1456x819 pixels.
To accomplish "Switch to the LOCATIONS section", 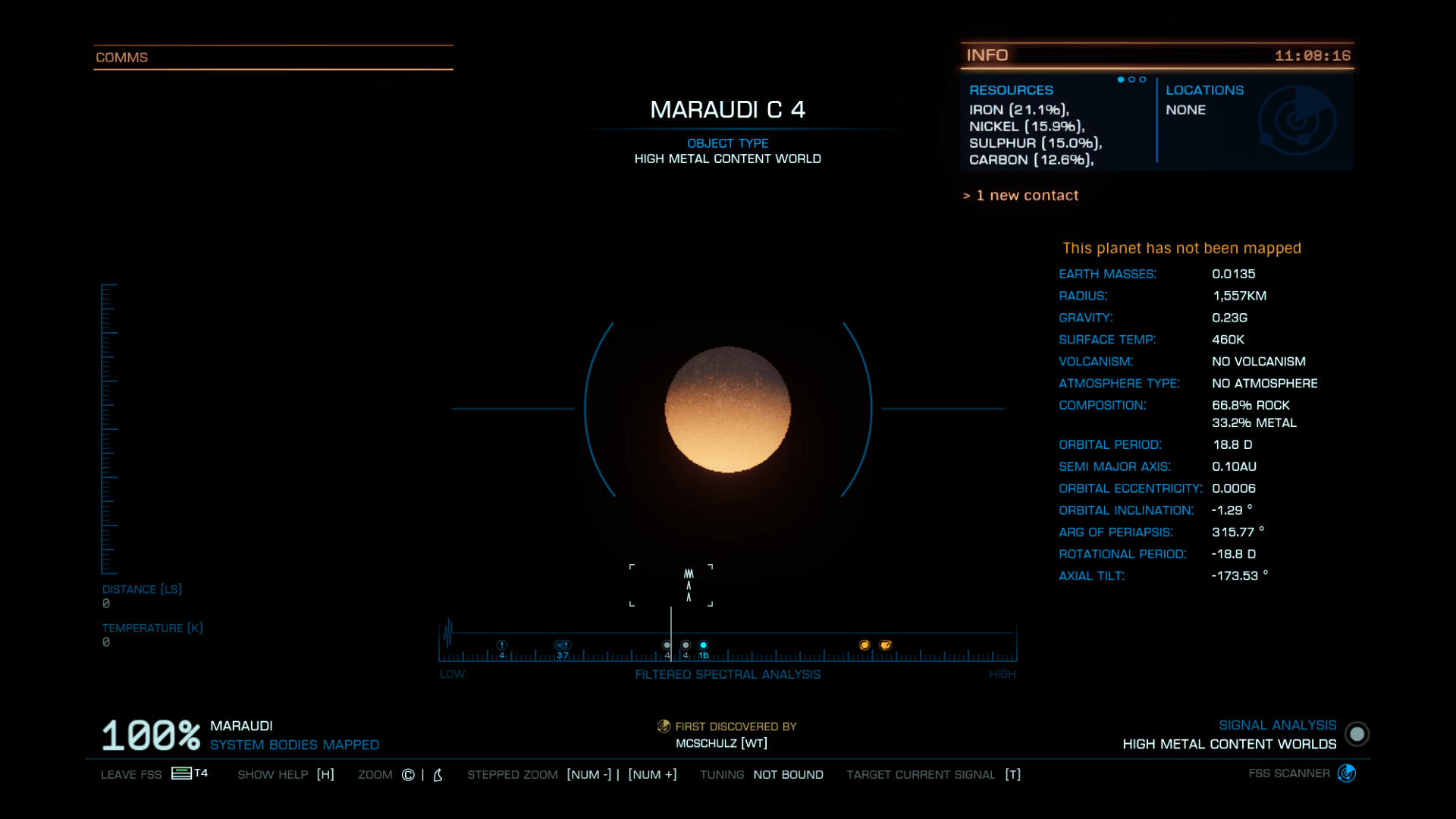I will pos(1204,89).
